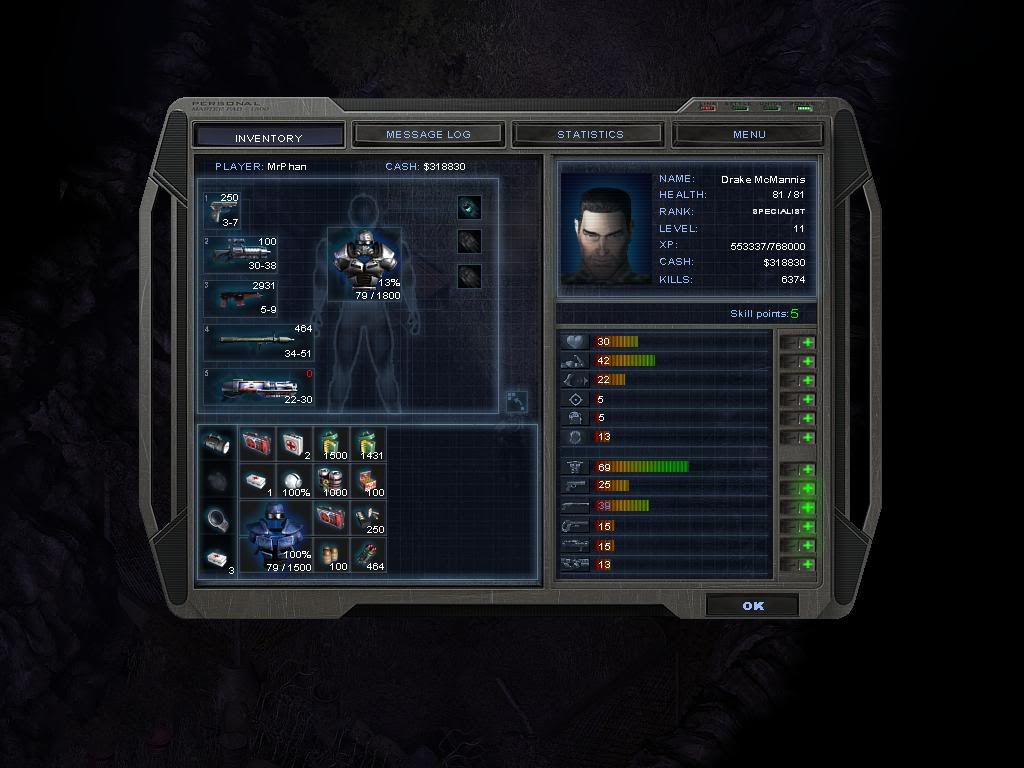
Task: Open the Statistics tab
Action: [x=589, y=134]
